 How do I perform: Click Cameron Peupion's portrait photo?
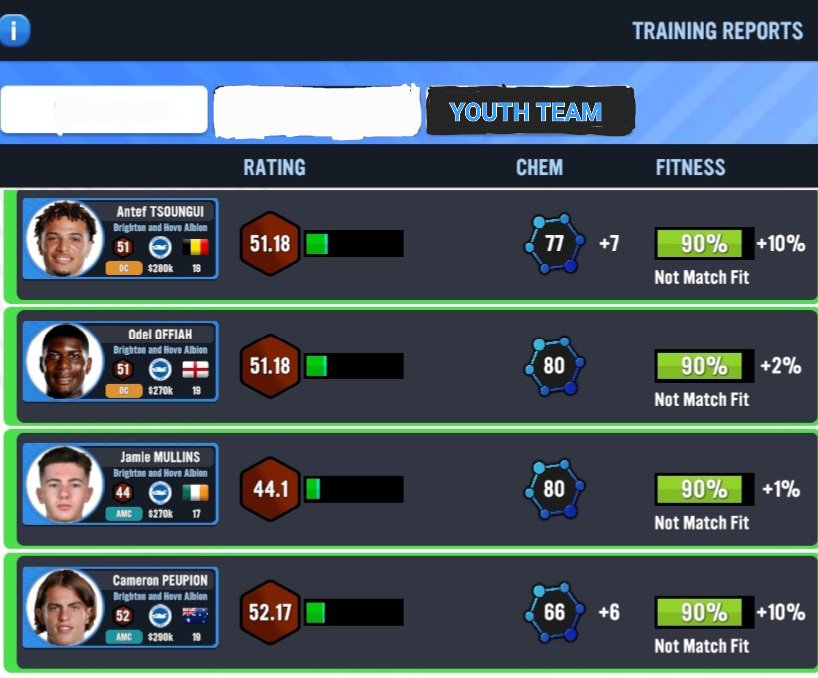(x=65, y=609)
